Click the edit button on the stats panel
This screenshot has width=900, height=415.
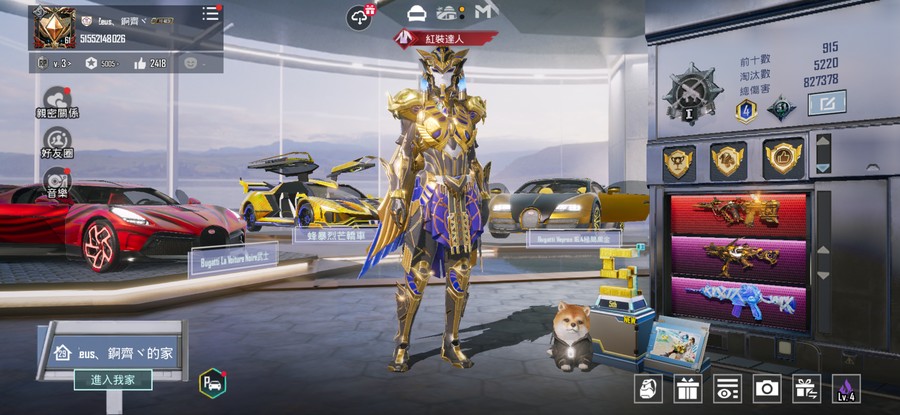pos(826,102)
